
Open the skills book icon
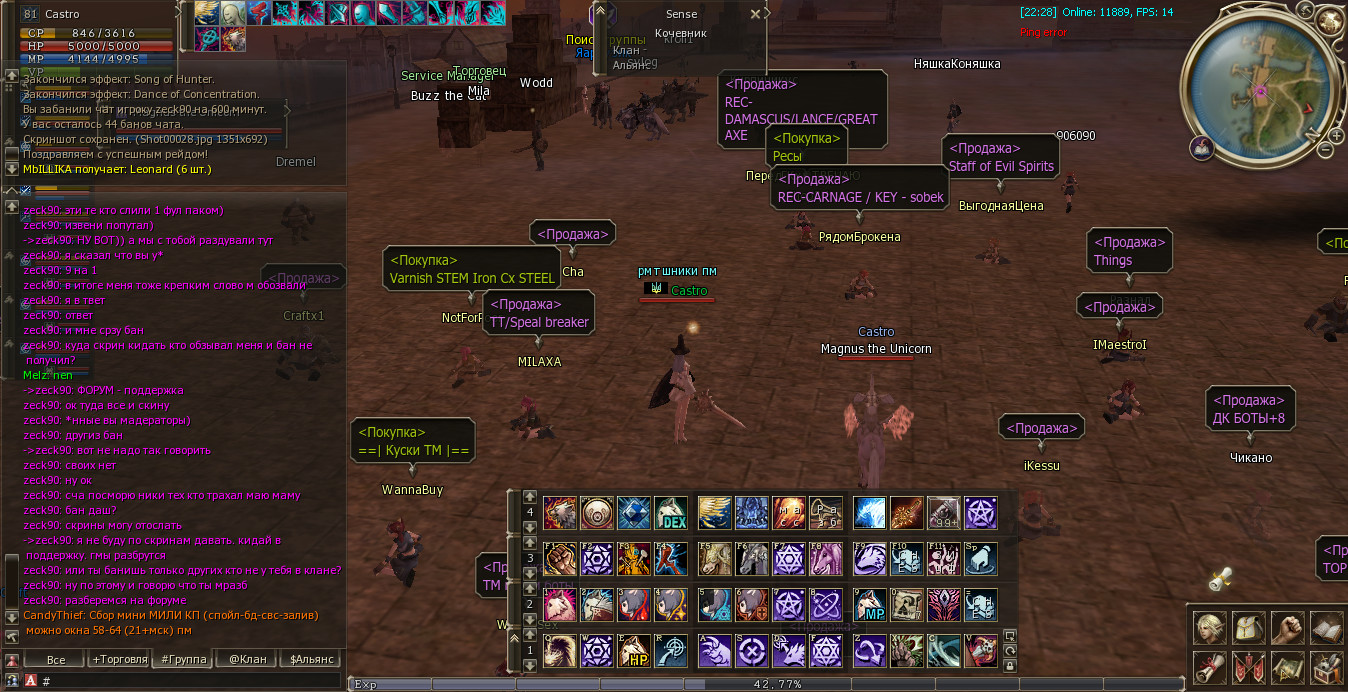[1327, 629]
